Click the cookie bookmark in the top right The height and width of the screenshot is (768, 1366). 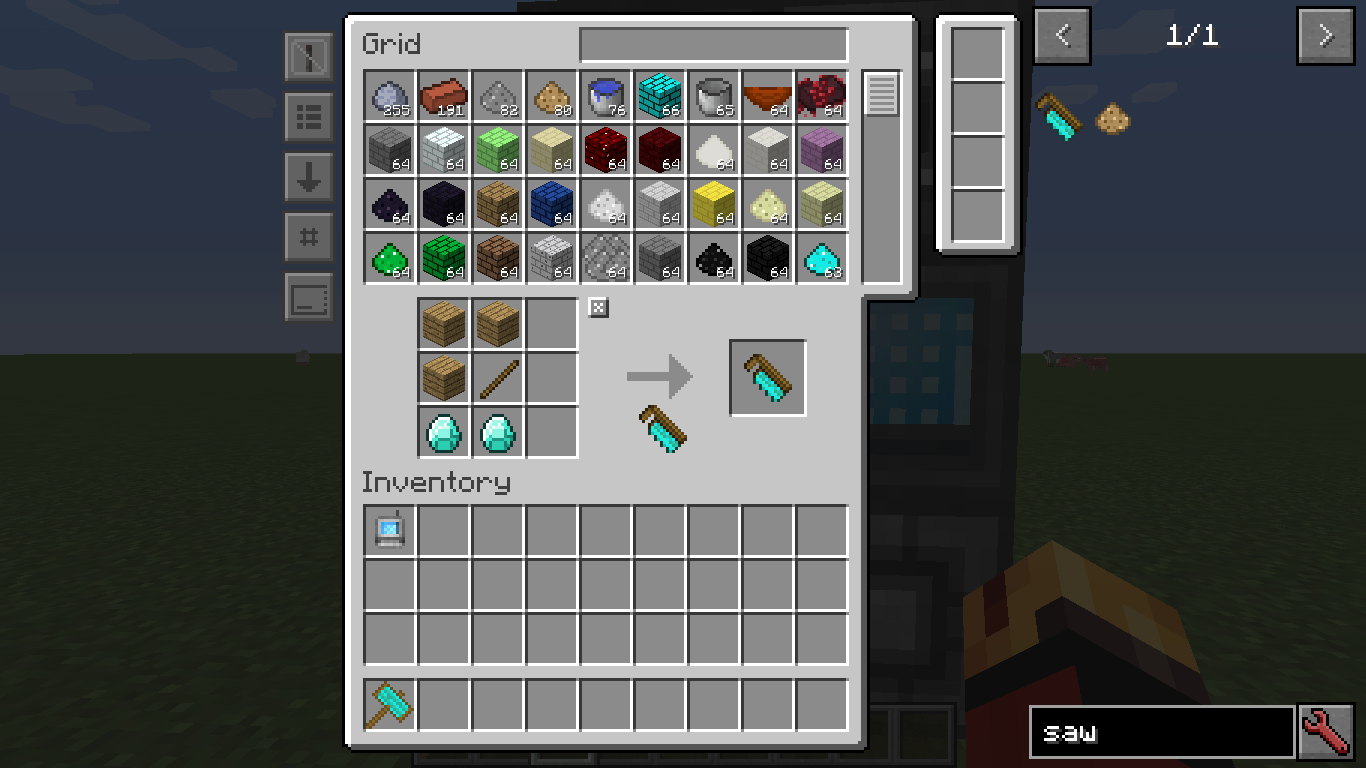pos(1110,118)
